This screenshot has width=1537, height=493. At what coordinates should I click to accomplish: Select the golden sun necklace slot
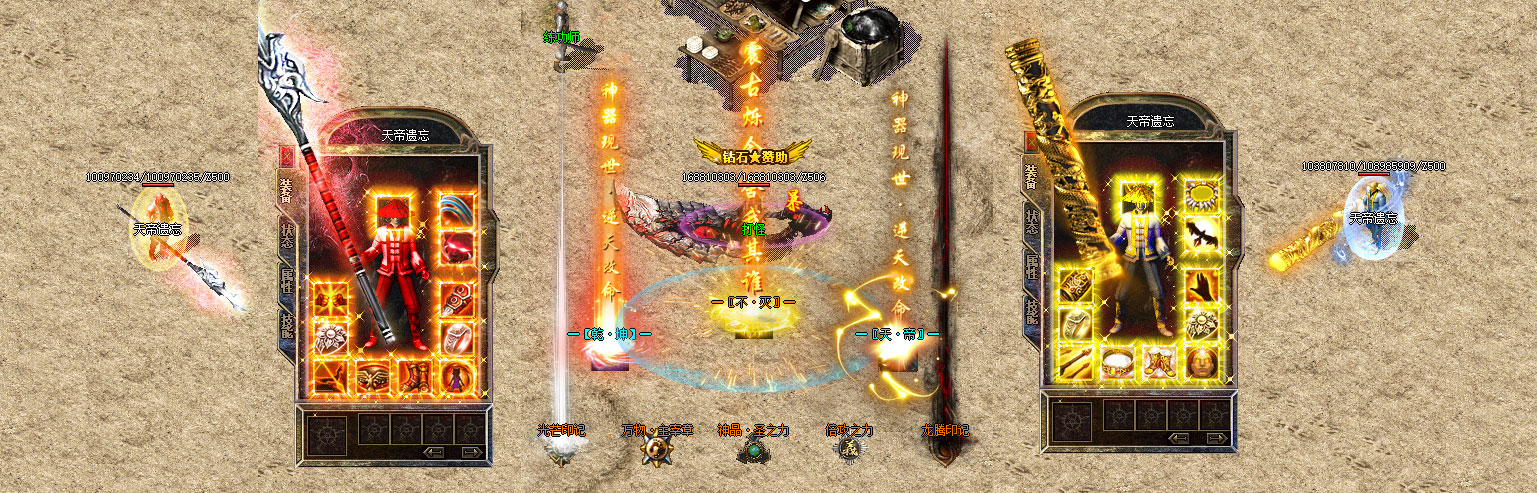tap(1201, 195)
